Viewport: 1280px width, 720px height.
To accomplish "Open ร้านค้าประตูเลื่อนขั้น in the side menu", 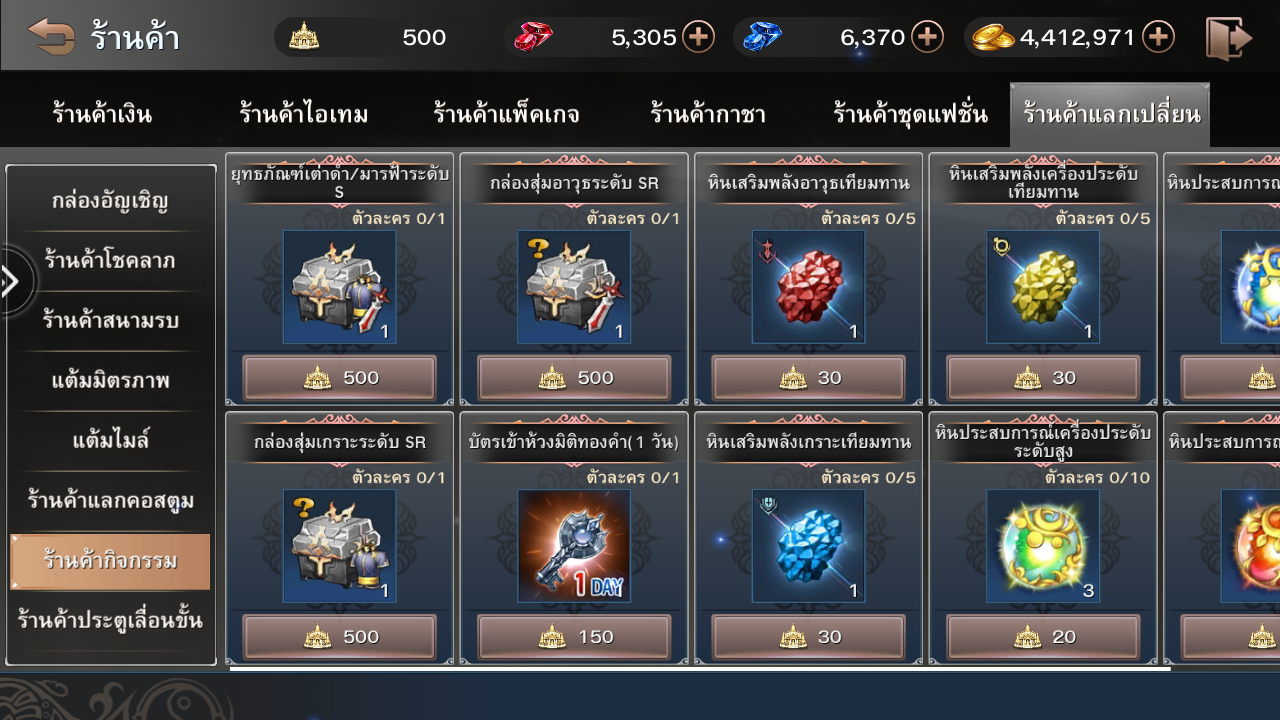I will 110,620.
